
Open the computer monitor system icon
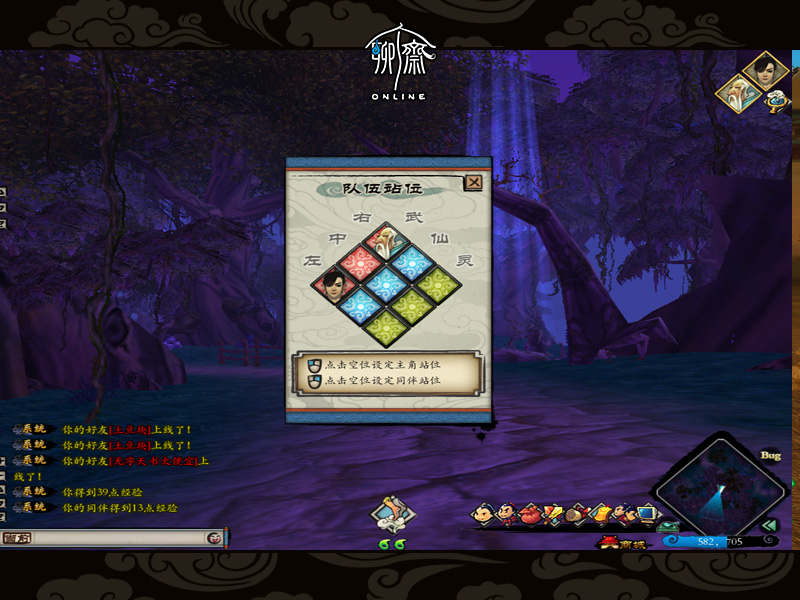click(x=647, y=515)
